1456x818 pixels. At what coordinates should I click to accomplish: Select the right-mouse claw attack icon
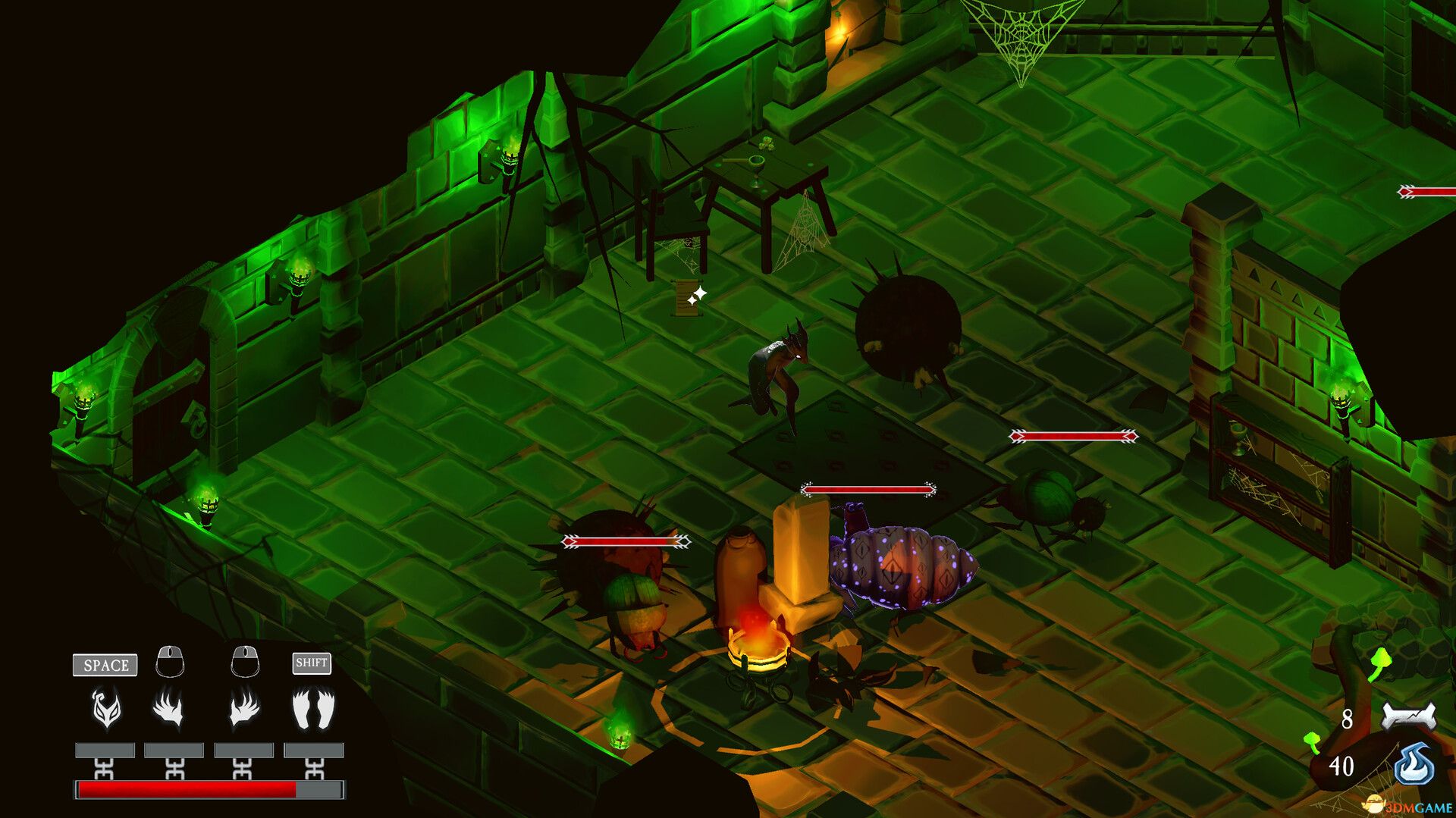(x=244, y=709)
